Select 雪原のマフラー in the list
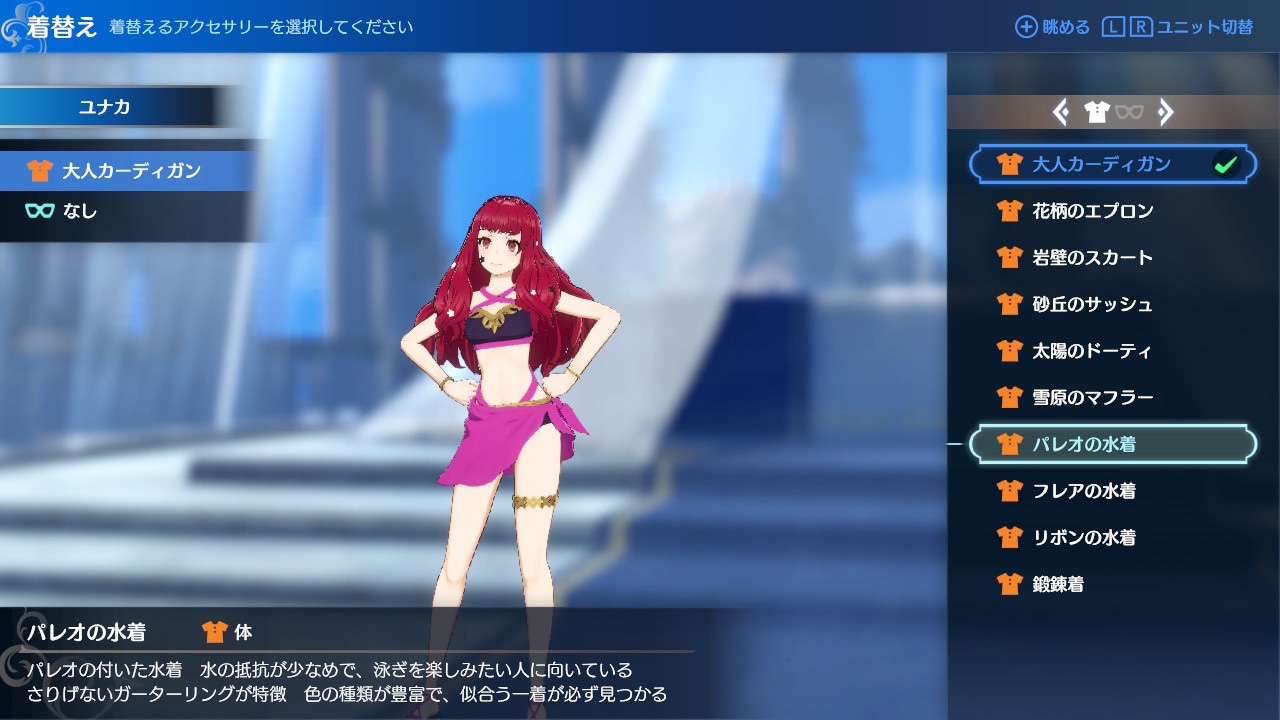This screenshot has width=1280, height=720. click(1092, 398)
